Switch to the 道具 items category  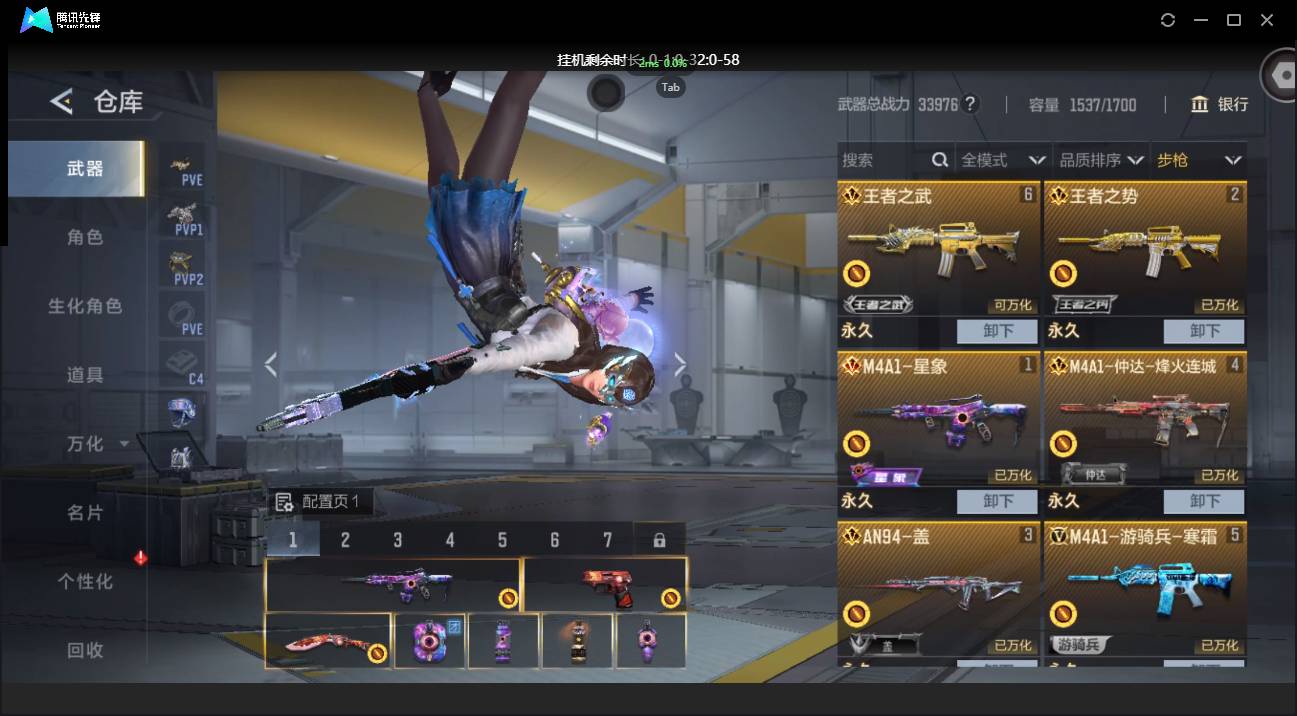pos(85,375)
